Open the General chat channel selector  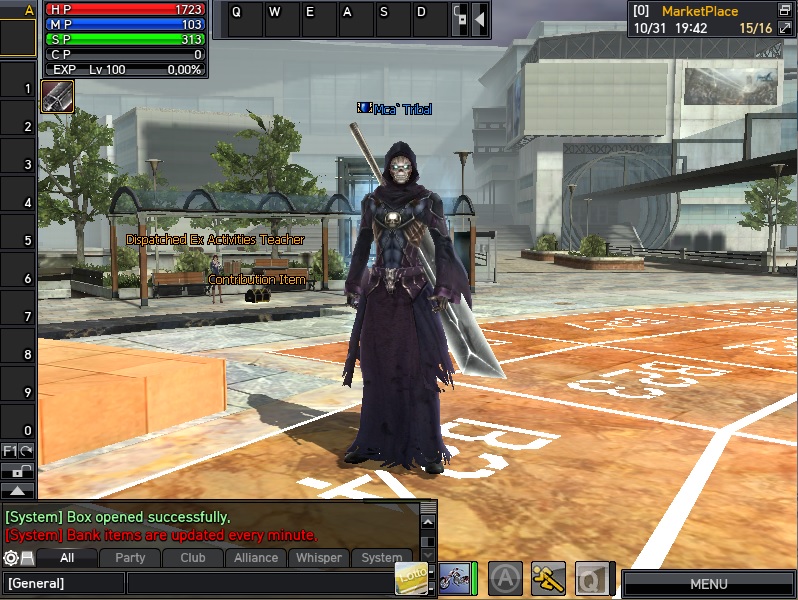pyautogui.click(x=64, y=583)
